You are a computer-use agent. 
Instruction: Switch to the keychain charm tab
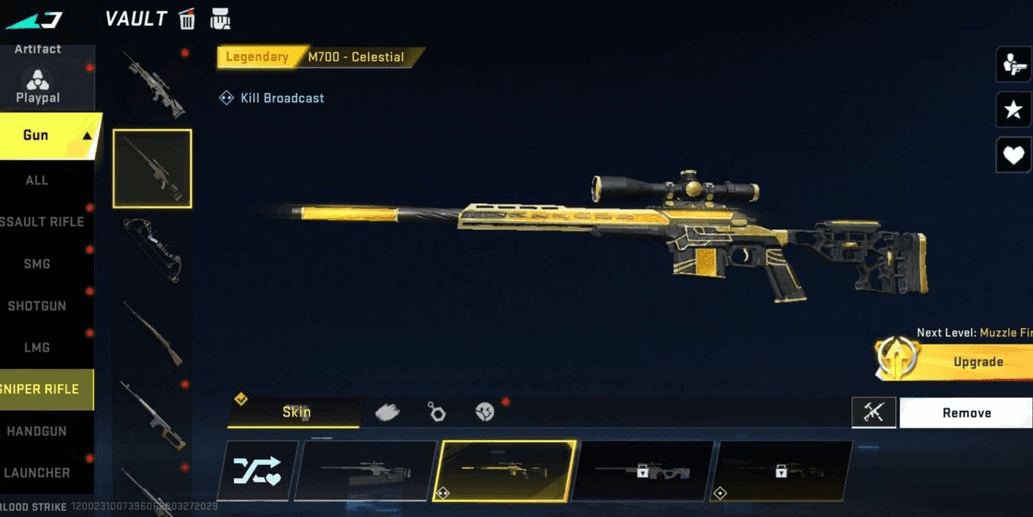[436, 412]
